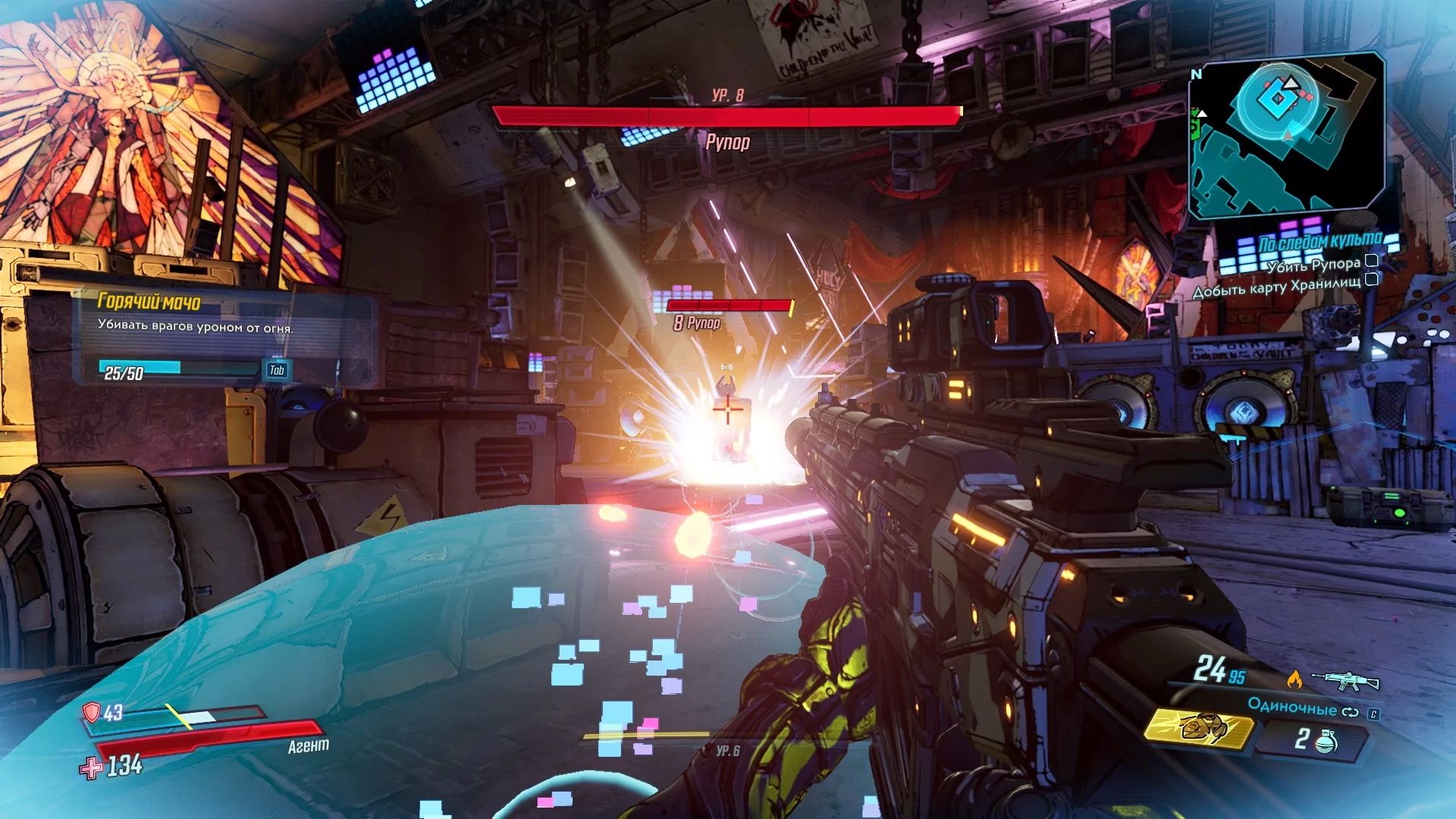Viewport: 1456px width, 819px height.
Task: Click the equipped assault rifle icon
Action: [x=1345, y=680]
